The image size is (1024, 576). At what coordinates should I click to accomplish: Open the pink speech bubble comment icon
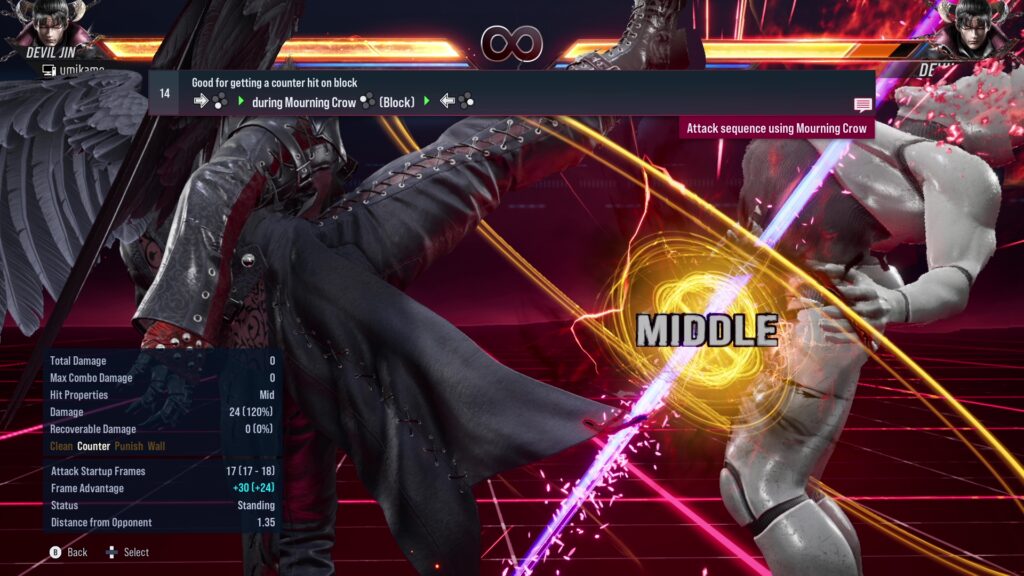click(862, 104)
